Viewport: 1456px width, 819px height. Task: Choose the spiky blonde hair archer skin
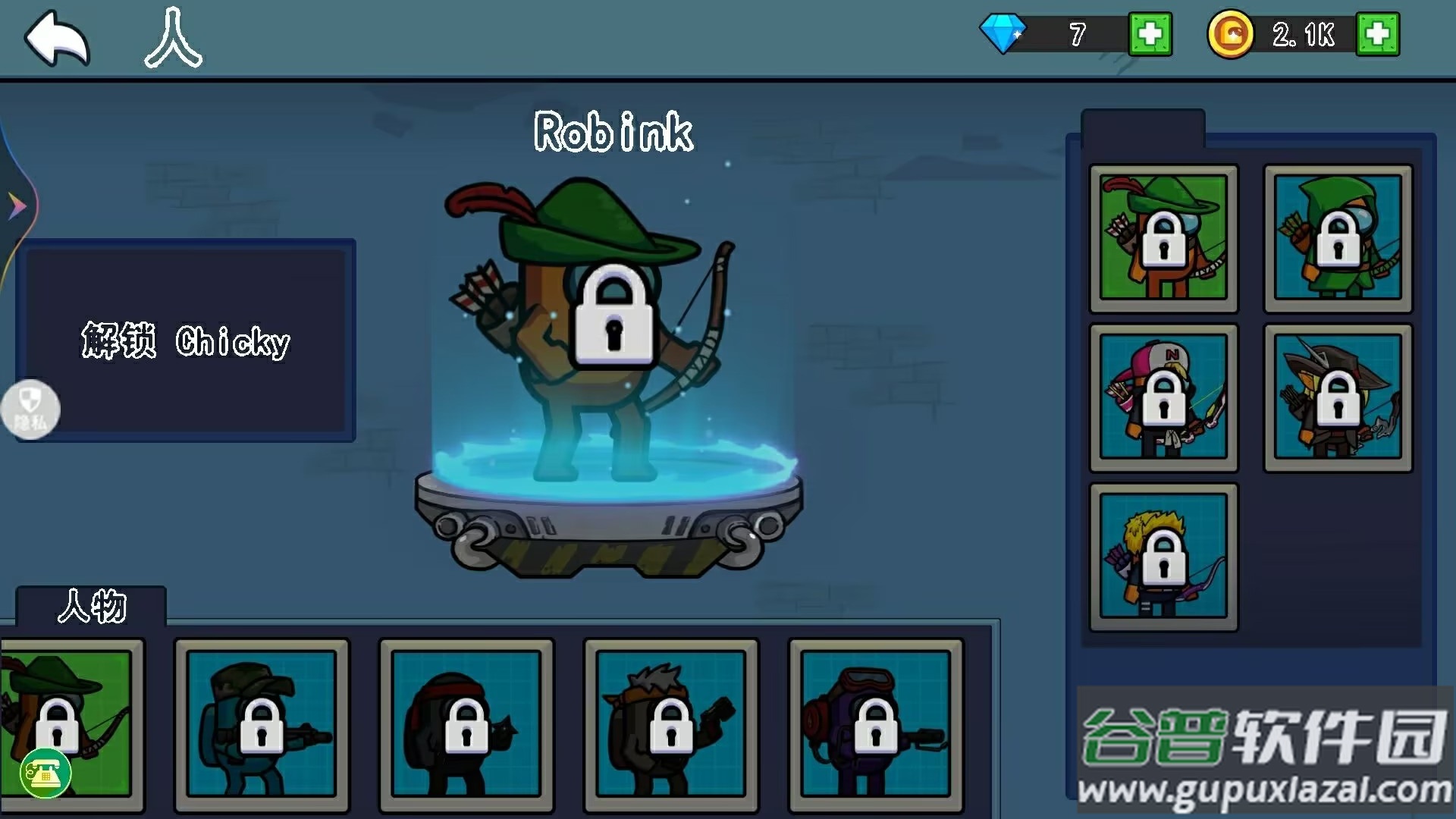point(1163,557)
